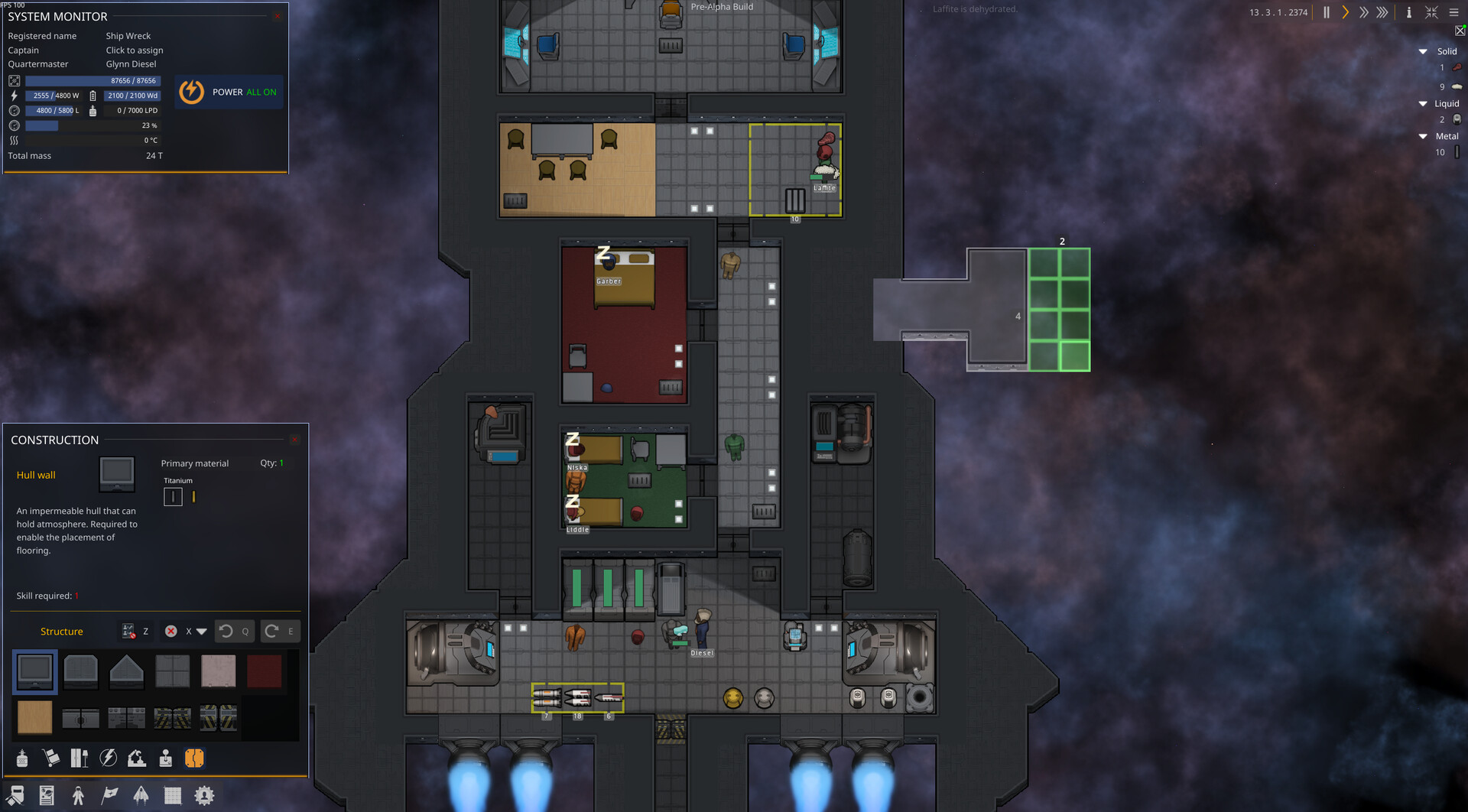Open the Machinery construction category

(x=137, y=758)
